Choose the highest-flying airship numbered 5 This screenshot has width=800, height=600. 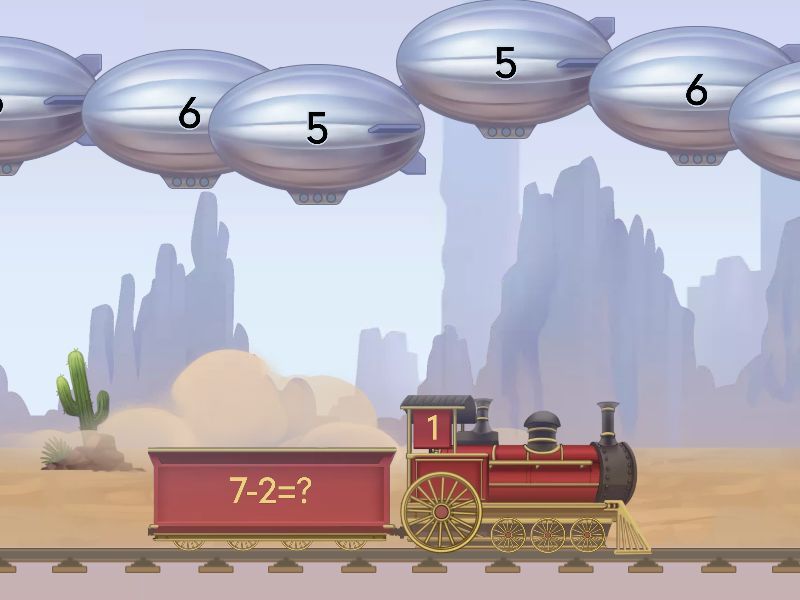pyautogui.click(x=504, y=63)
